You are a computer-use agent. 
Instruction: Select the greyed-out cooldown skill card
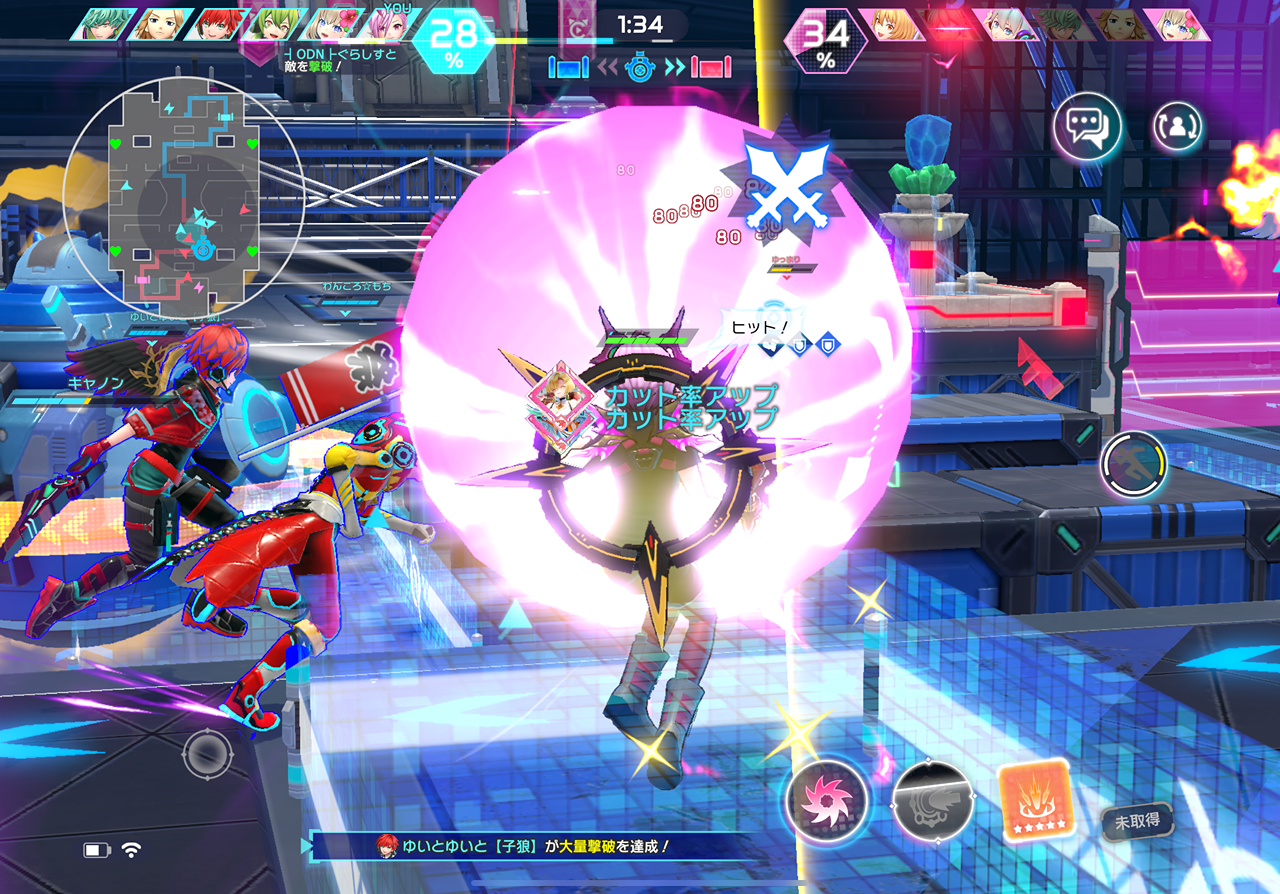[933, 799]
